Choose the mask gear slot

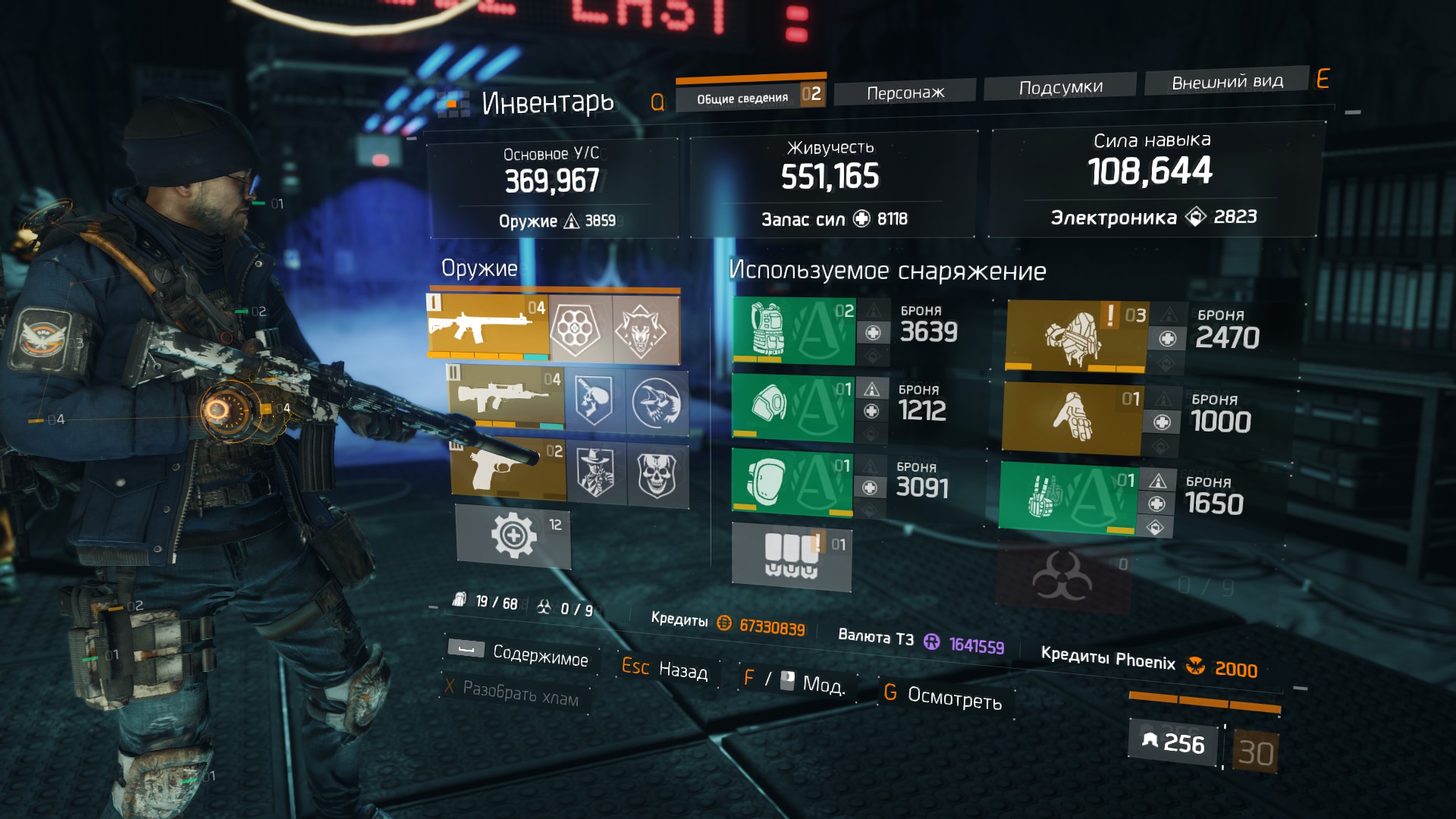792,406
